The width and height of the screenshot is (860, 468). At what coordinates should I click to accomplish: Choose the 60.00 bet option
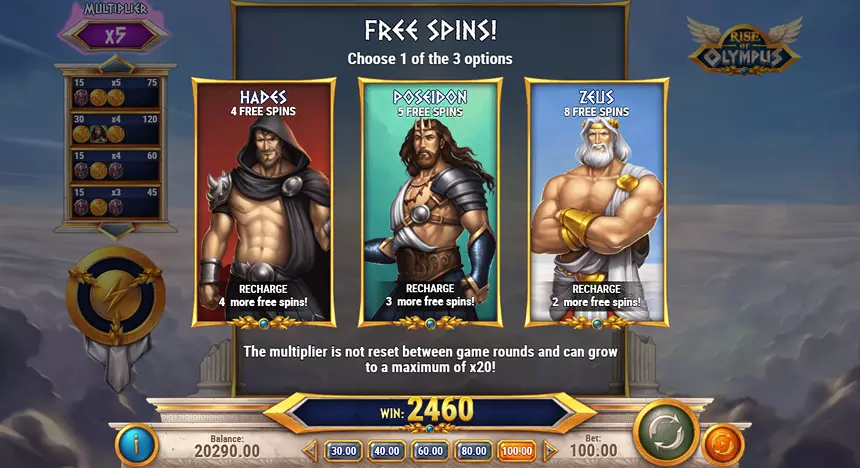coord(430,451)
